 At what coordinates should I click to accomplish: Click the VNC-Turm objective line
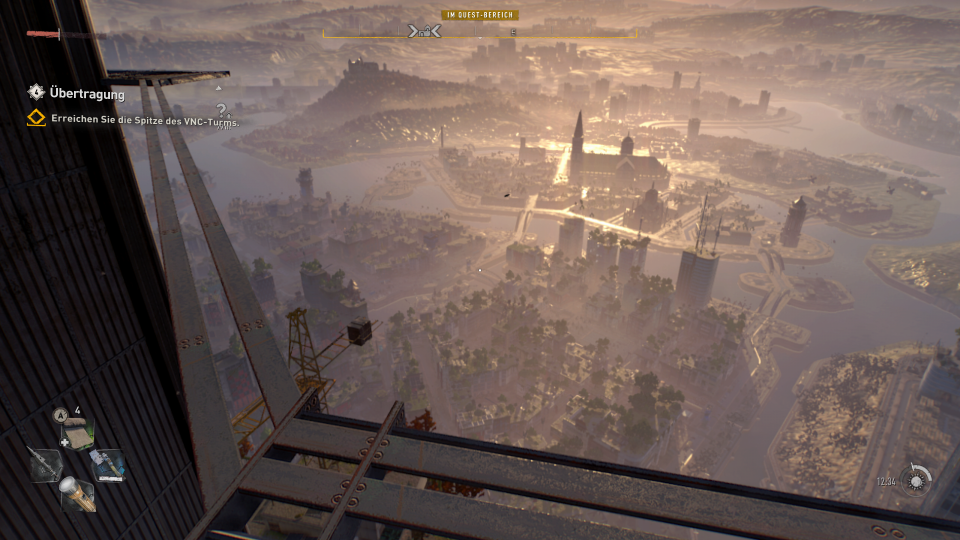click(x=145, y=119)
